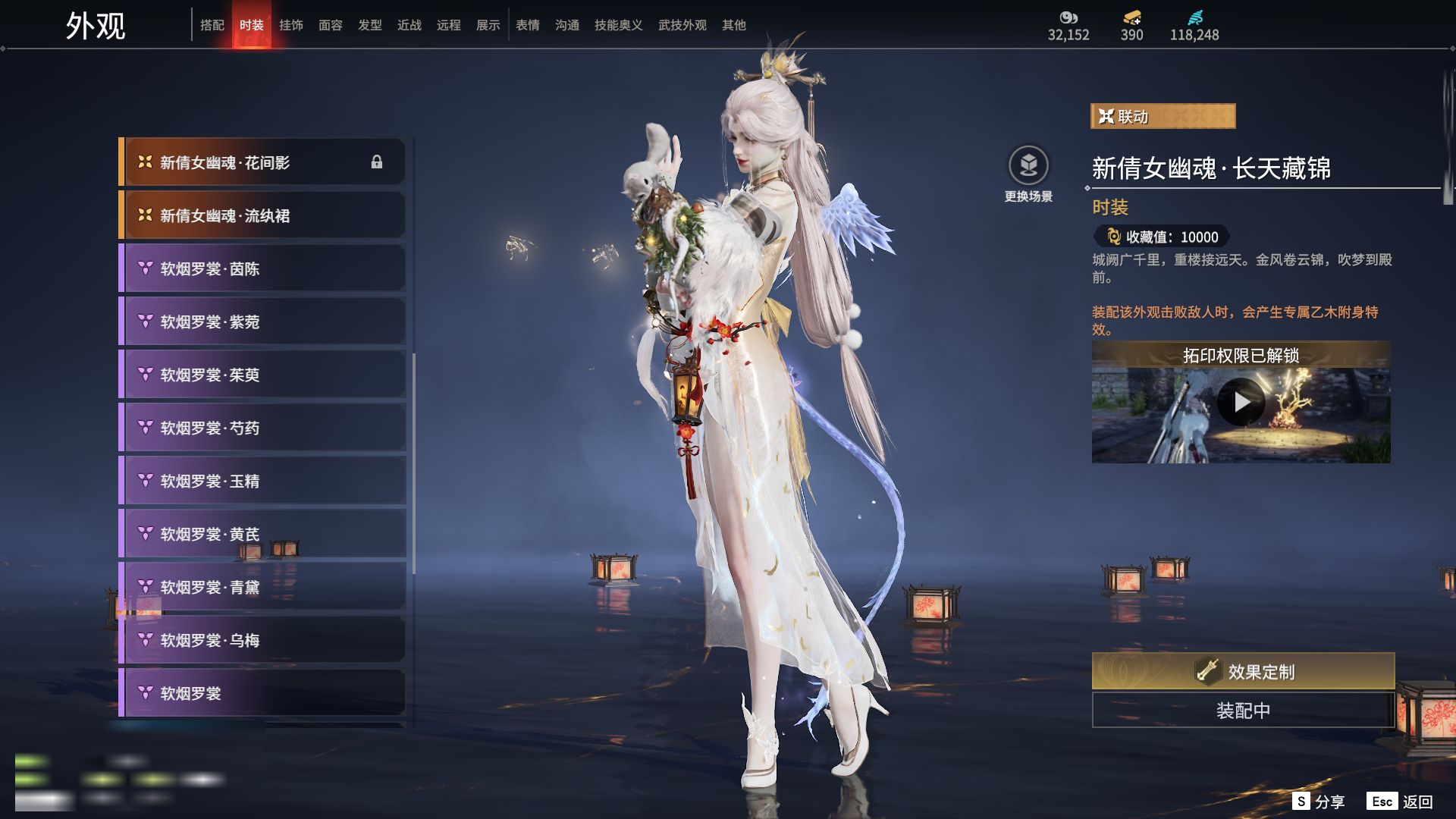Open the 近战 melee tab
This screenshot has width=1456, height=819.
409,25
